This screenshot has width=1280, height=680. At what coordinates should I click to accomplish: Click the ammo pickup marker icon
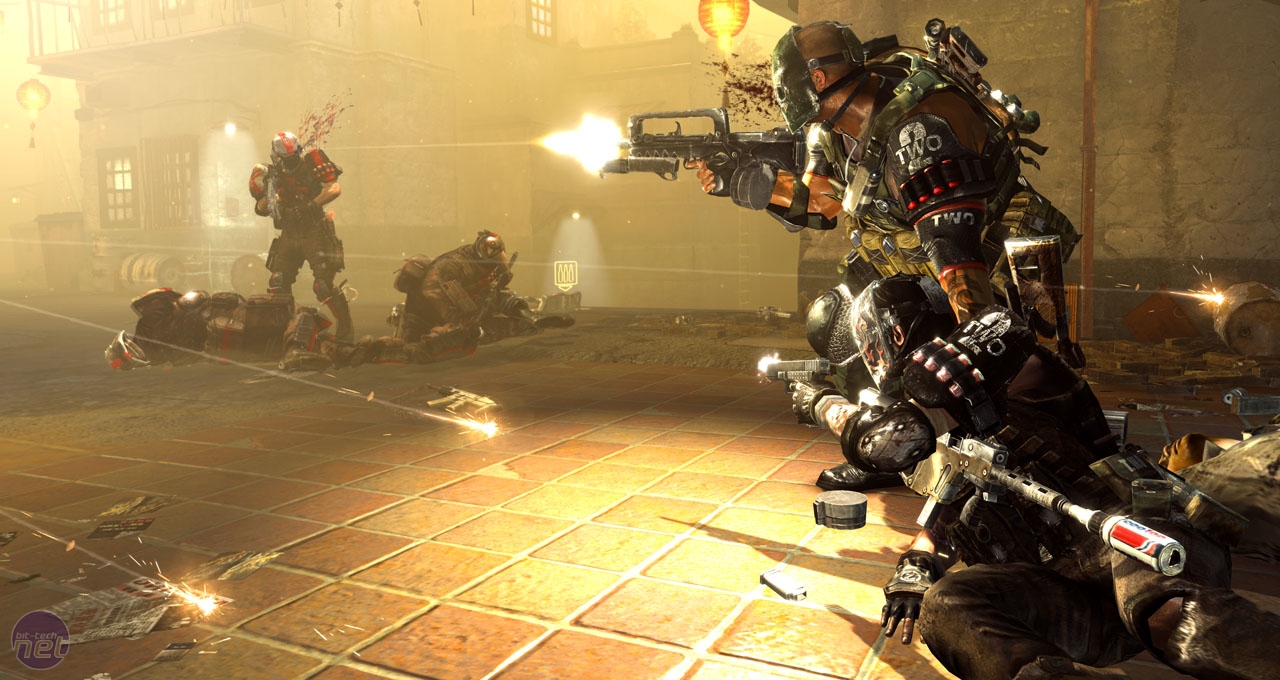564,275
